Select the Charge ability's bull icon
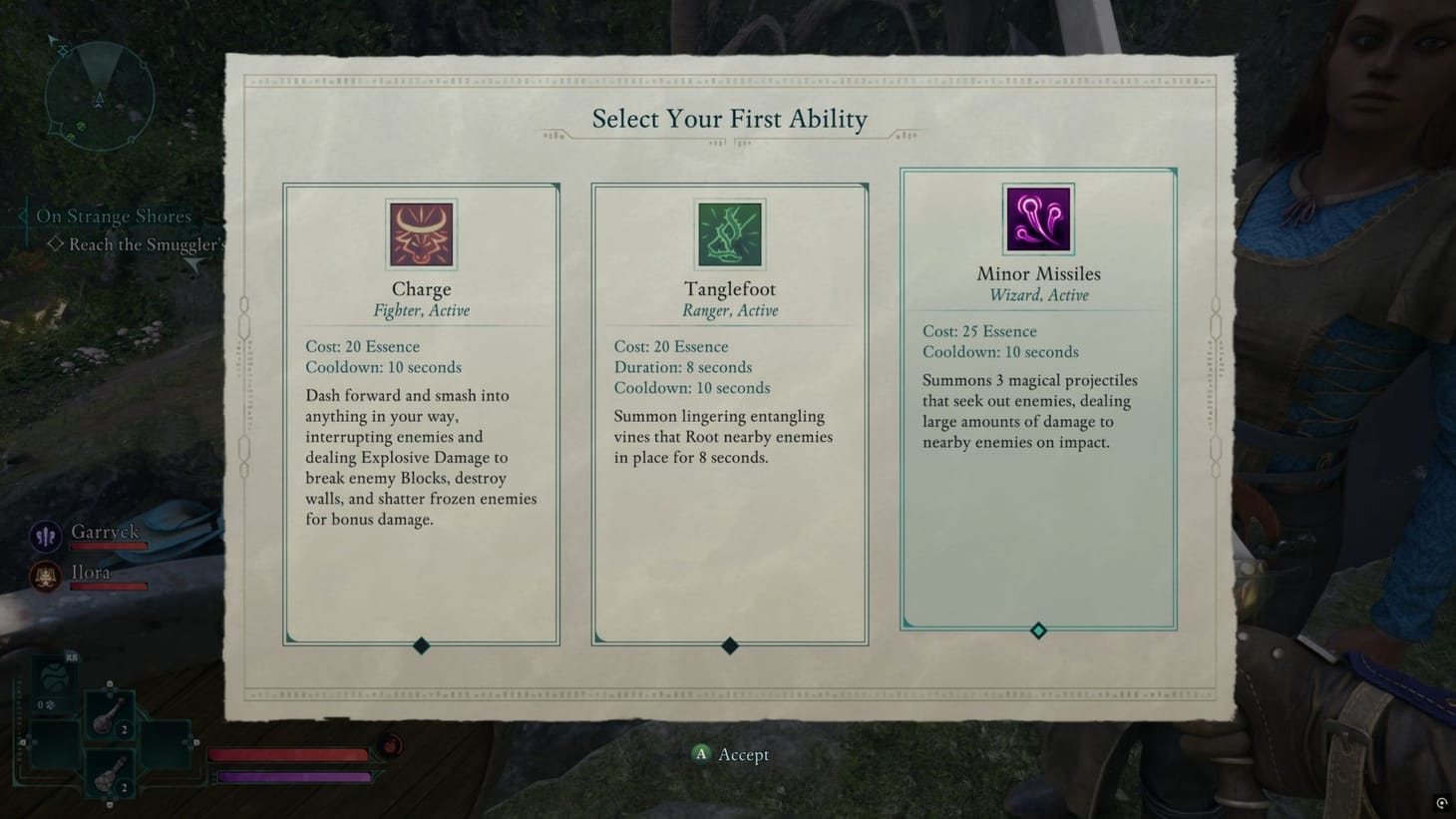The width and height of the screenshot is (1456, 819). coord(420,233)
